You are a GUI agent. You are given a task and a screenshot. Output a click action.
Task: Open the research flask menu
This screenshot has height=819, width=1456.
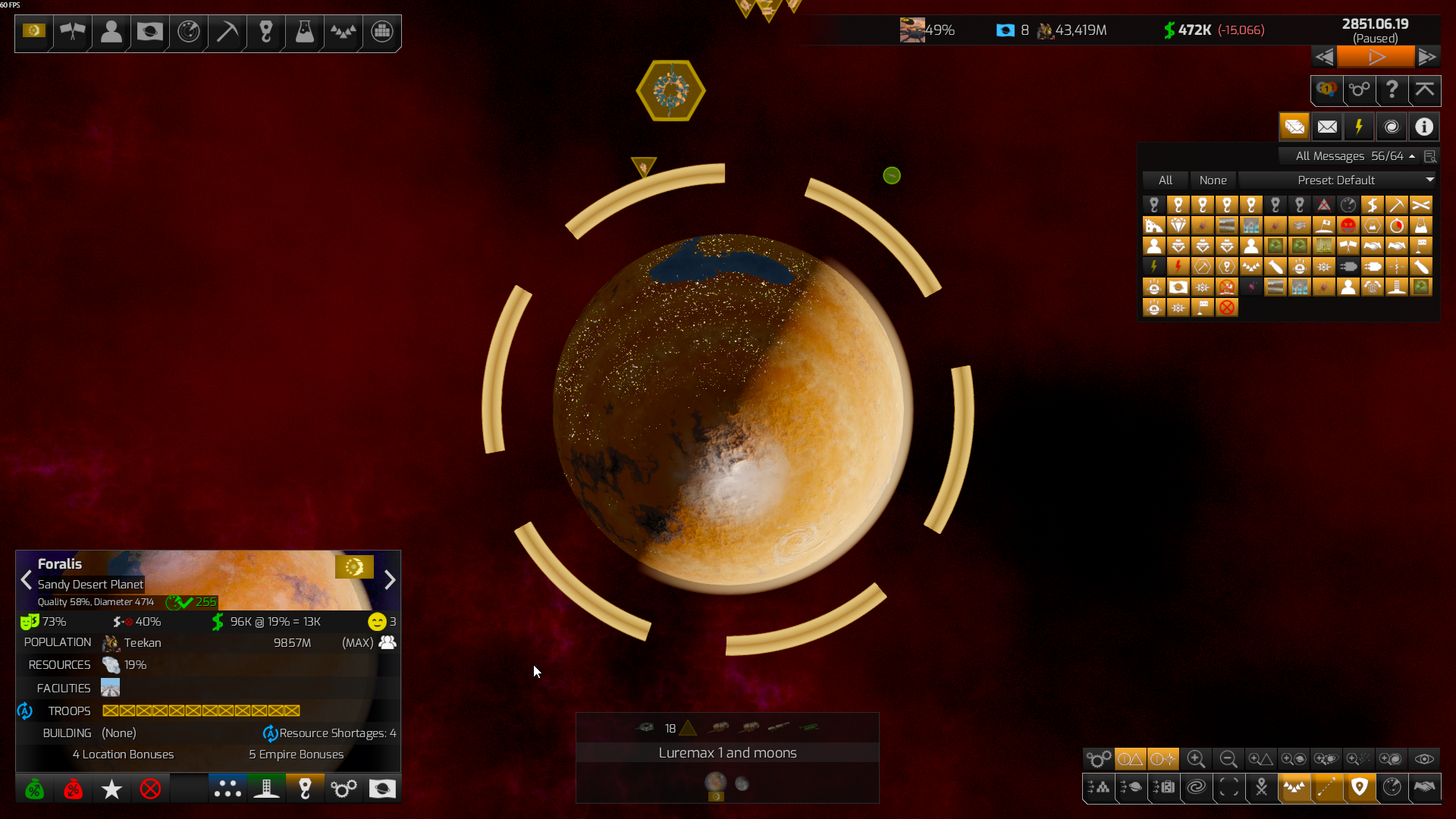tap(304, 32)
